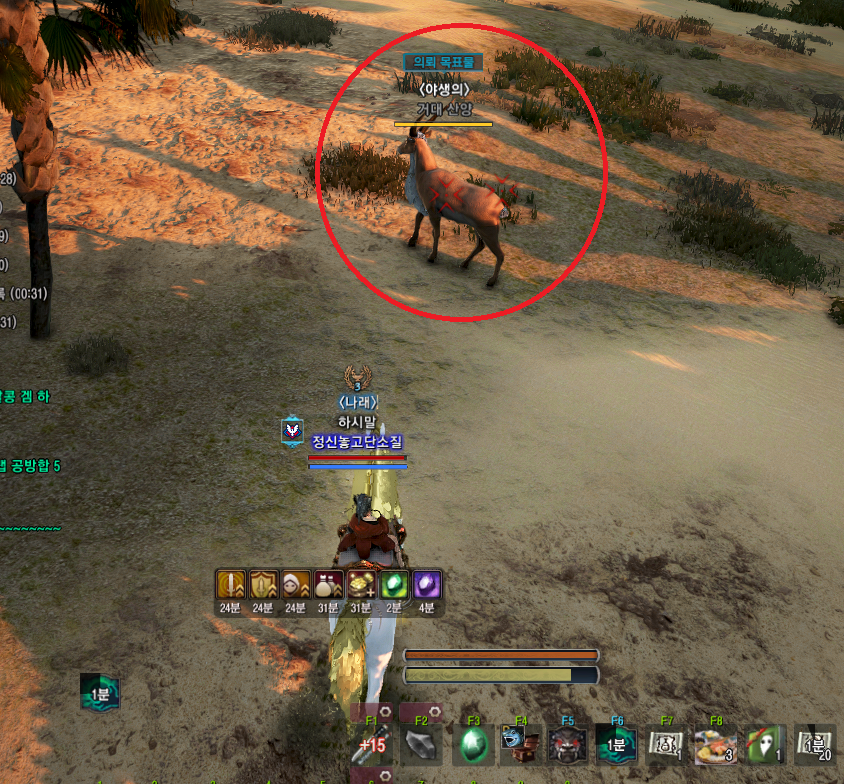
Task: Check the gold coin pile buff icon
Action: click(x=360, y=585)
